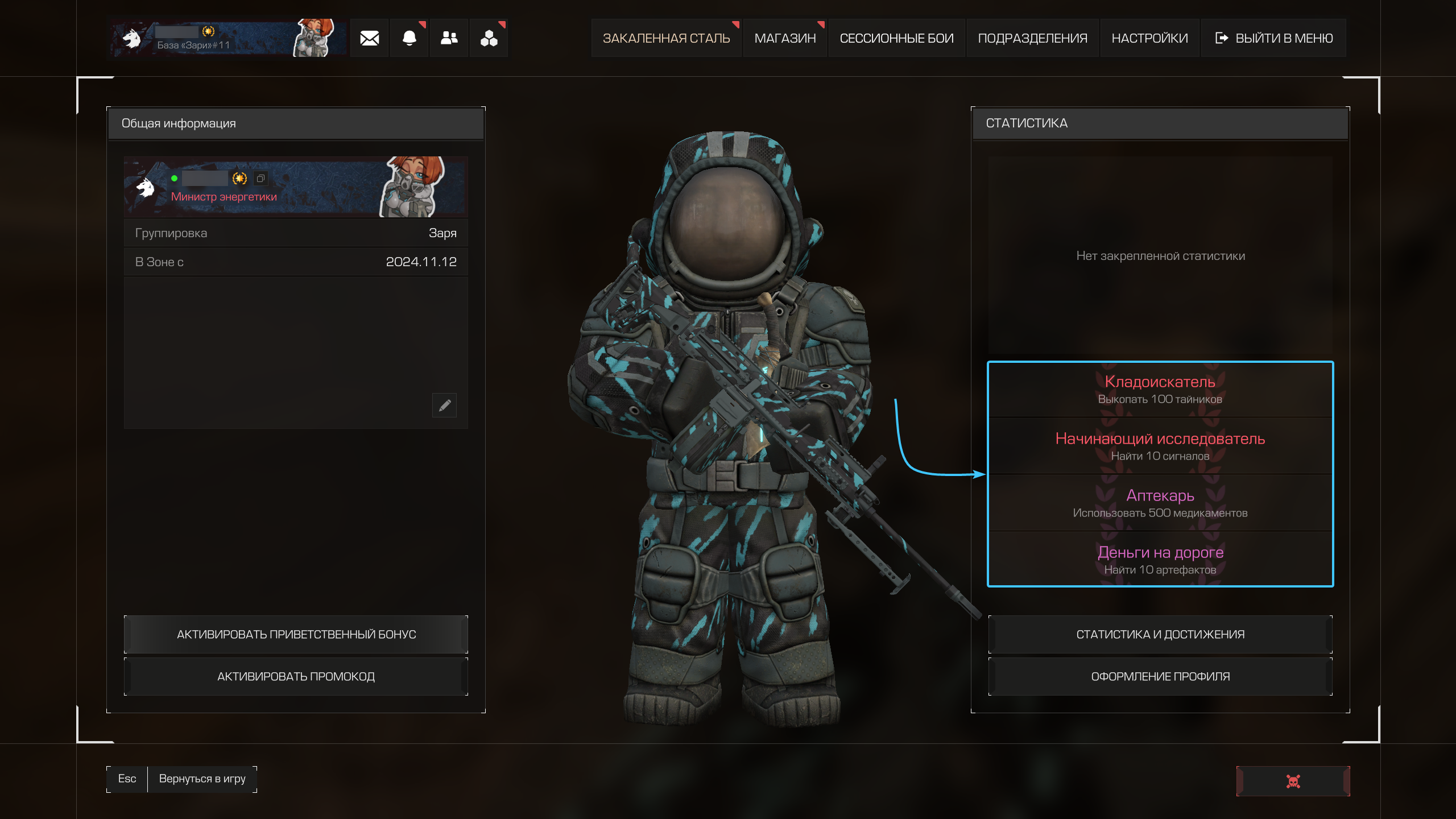Select the Кладоискатель achievement
1456x819 pixels.
point(1160,389)
